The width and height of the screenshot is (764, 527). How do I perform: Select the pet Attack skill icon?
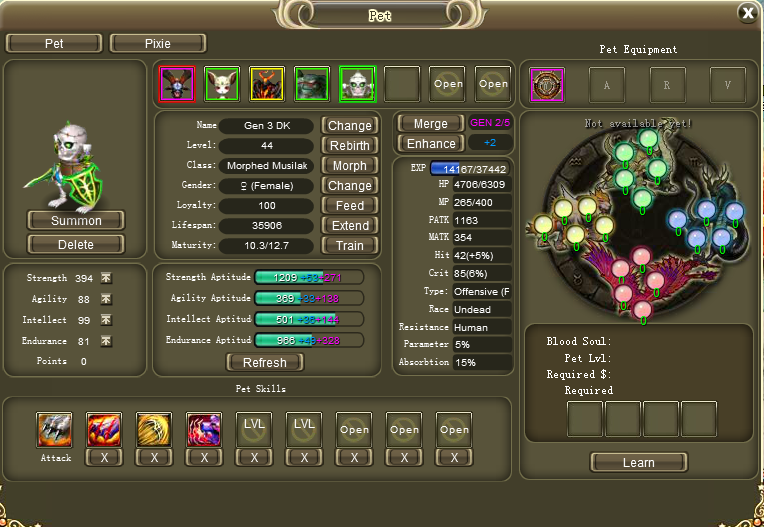click(x=55, y=429)
